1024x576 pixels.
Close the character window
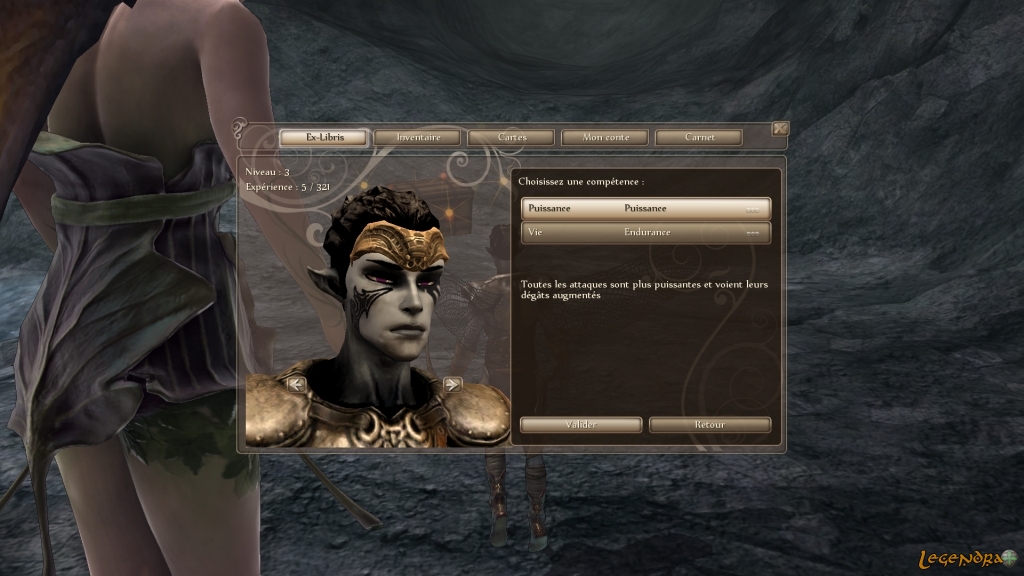[780, 128]
